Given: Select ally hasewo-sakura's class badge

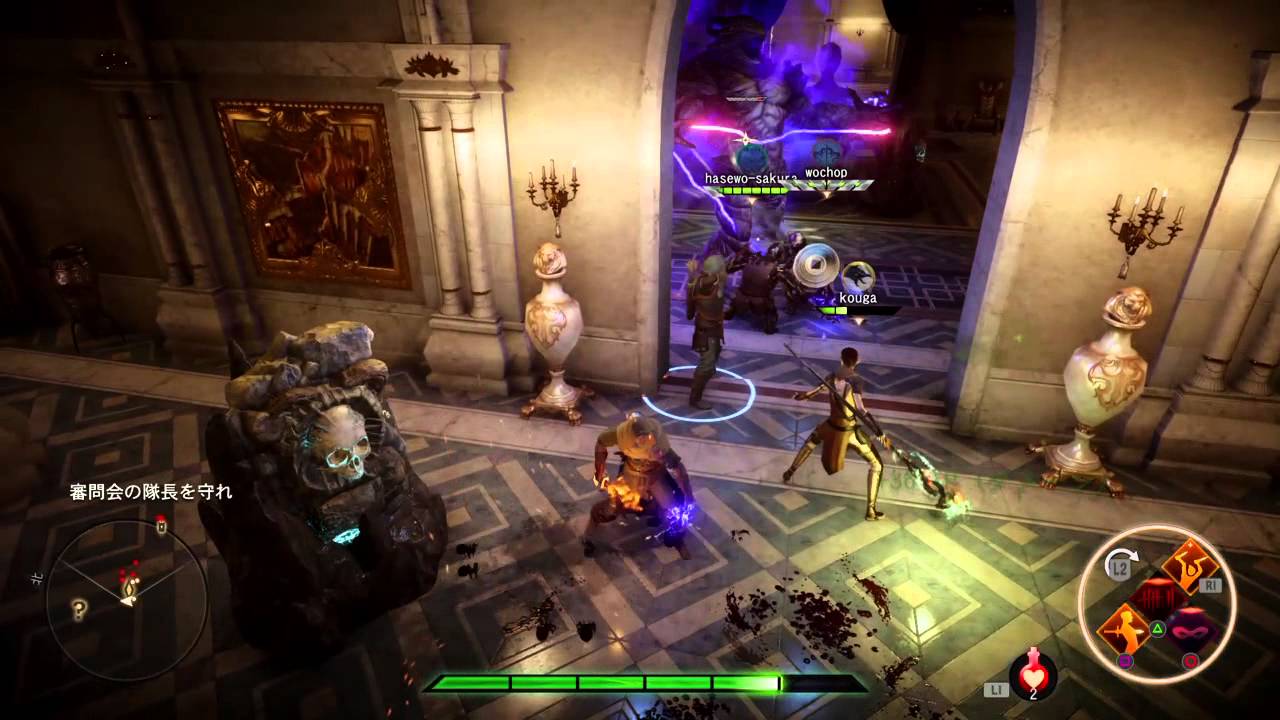Looking at the screenshot, I should point(748,157).
